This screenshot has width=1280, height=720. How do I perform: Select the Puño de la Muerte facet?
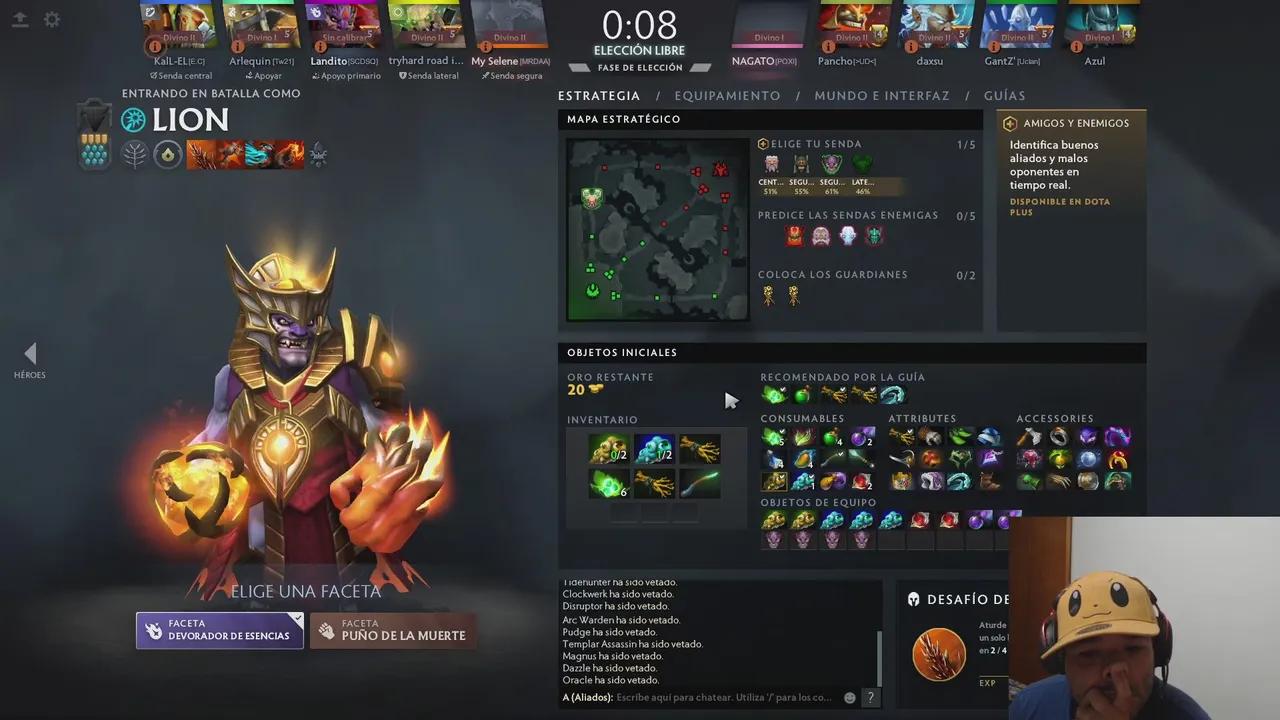pos(392,630)
